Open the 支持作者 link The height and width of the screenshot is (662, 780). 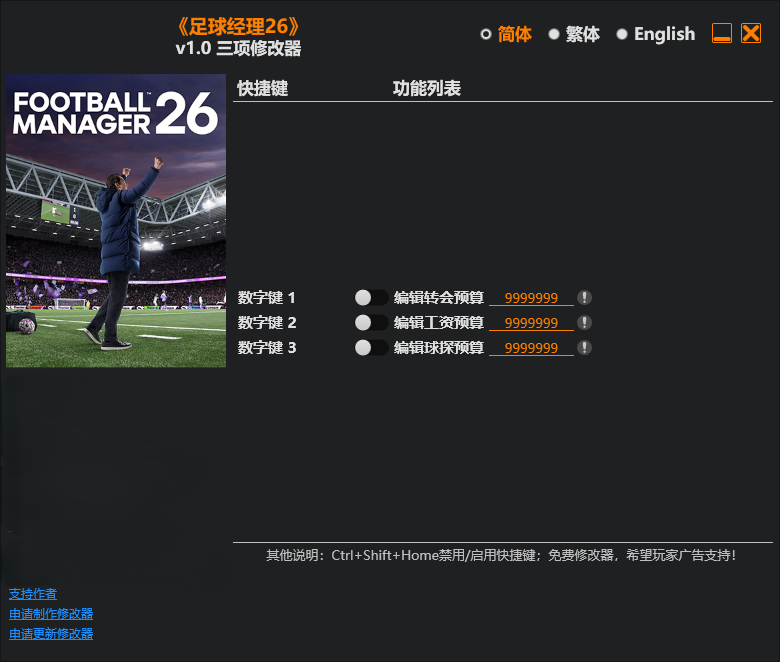(x=33, y=594)
